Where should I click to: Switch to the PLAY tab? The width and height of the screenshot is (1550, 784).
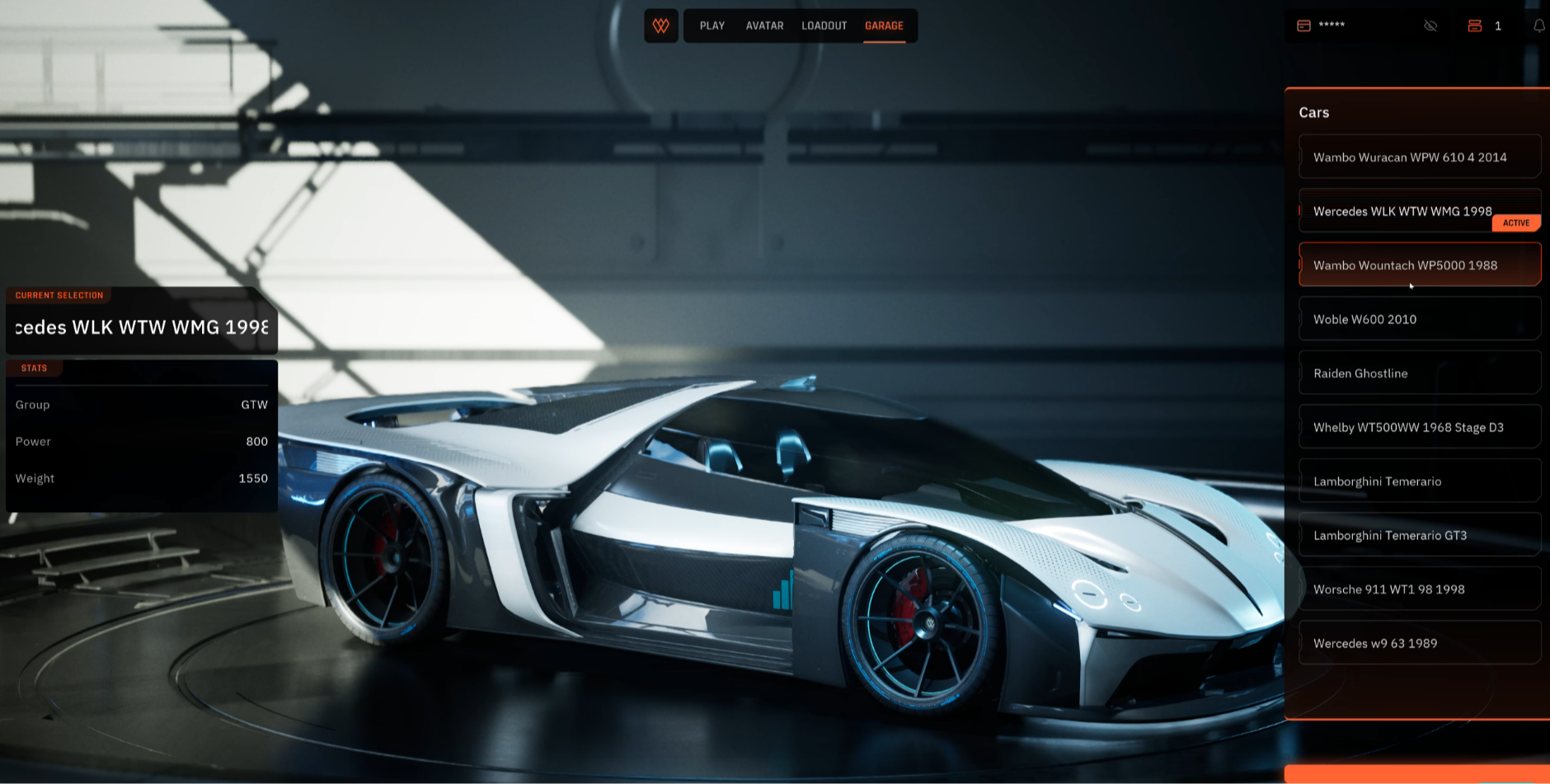point(712,26)
